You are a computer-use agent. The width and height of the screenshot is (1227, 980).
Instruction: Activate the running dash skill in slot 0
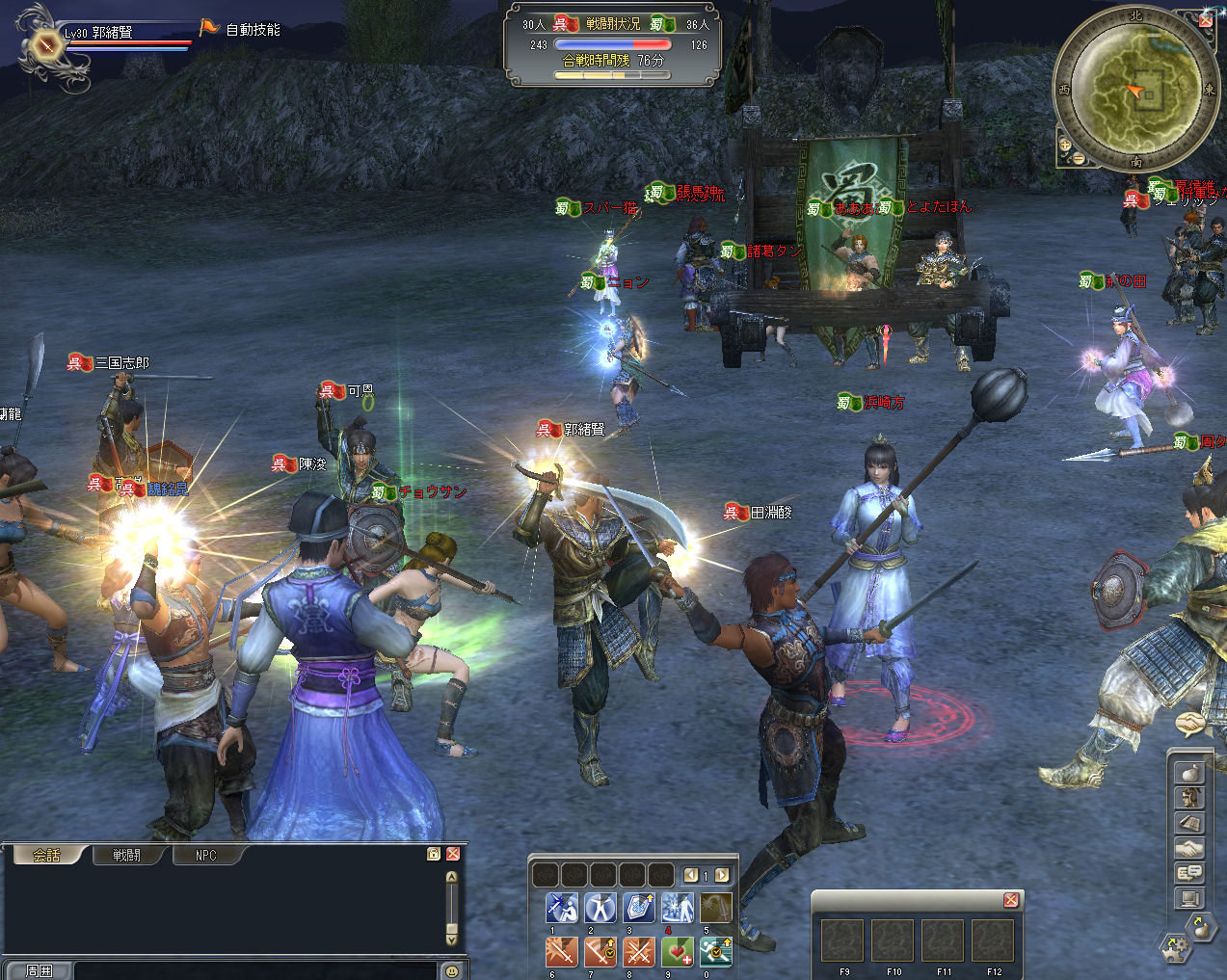pos(715,951)
